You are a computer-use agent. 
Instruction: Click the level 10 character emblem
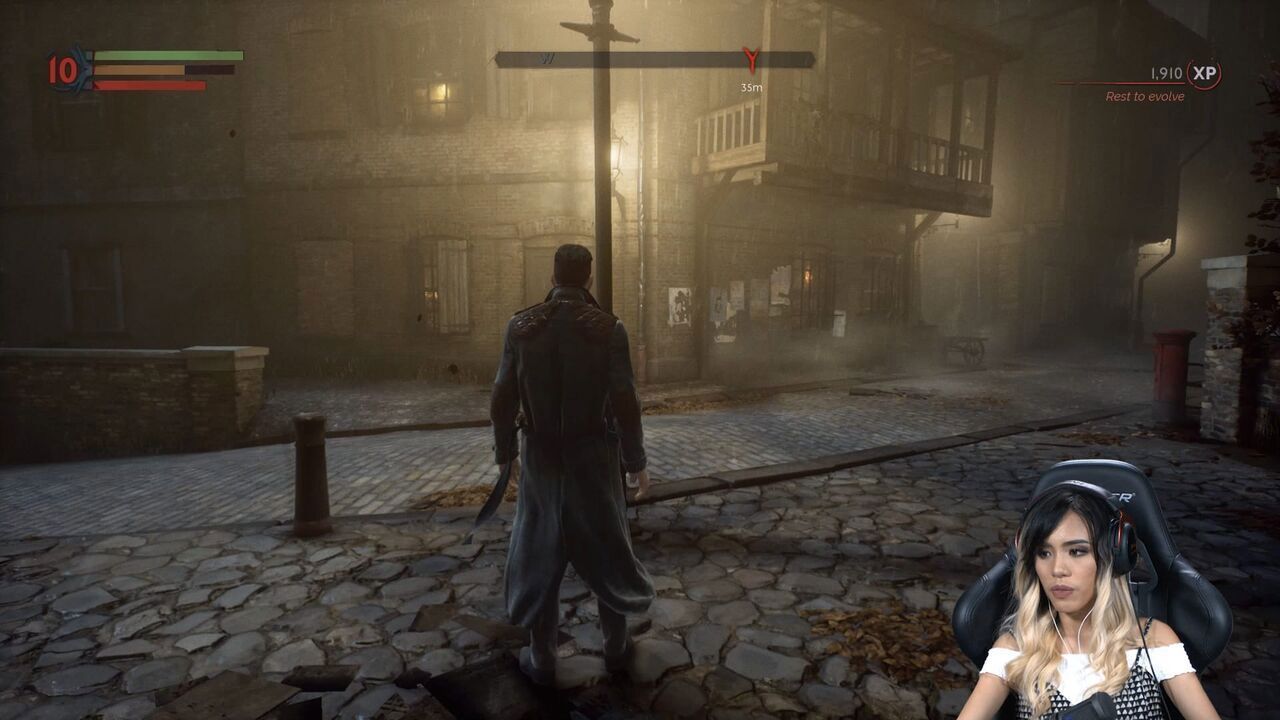click(65, 70)
